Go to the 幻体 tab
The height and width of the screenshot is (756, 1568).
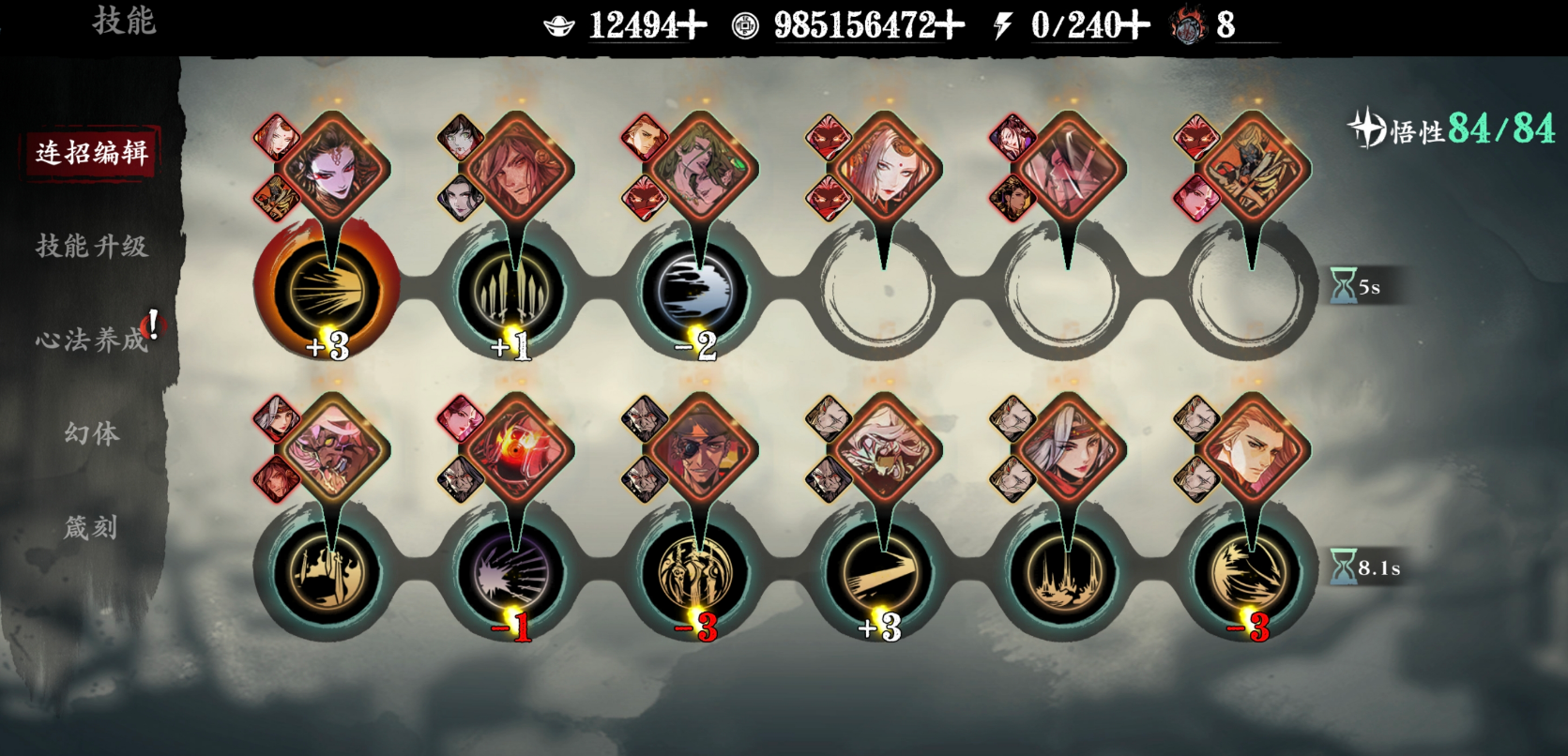91,433
